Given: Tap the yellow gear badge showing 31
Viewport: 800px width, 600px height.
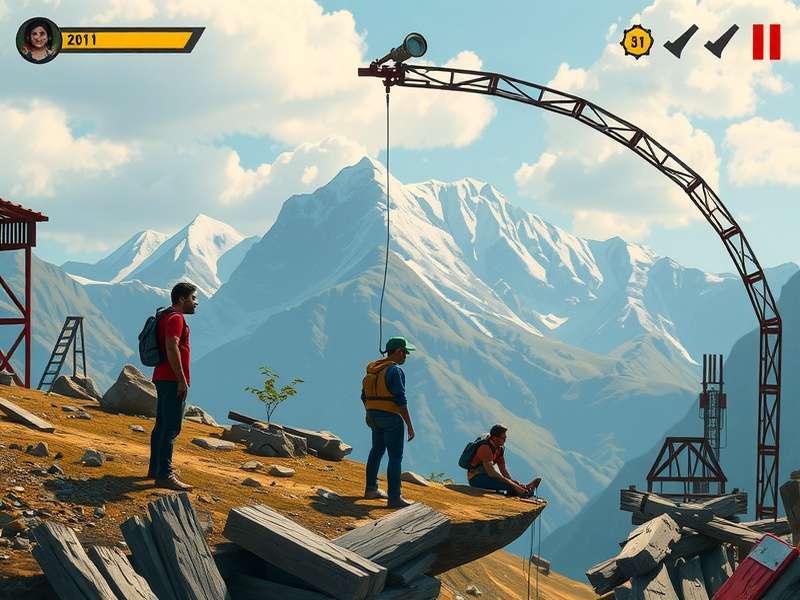Looking at the screenshot, I should (637, 41).
